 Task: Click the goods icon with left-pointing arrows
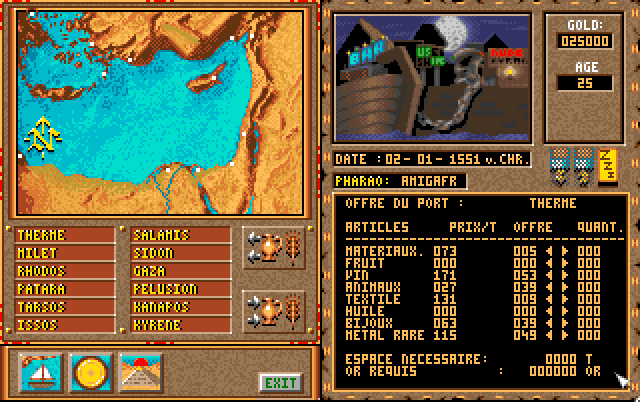pyautogui.click(x=273, y=246)
